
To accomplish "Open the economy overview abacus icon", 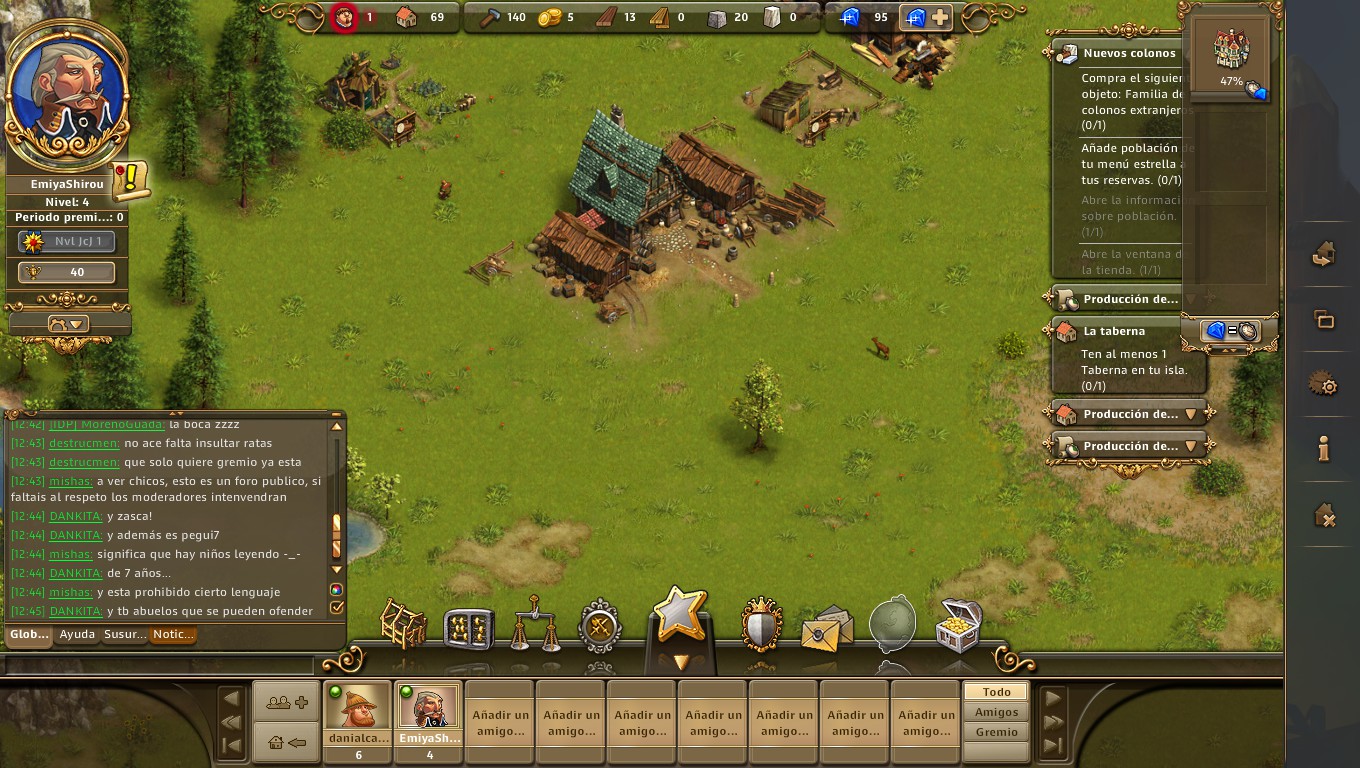I will pyautogui.click(x=468, y=629).
